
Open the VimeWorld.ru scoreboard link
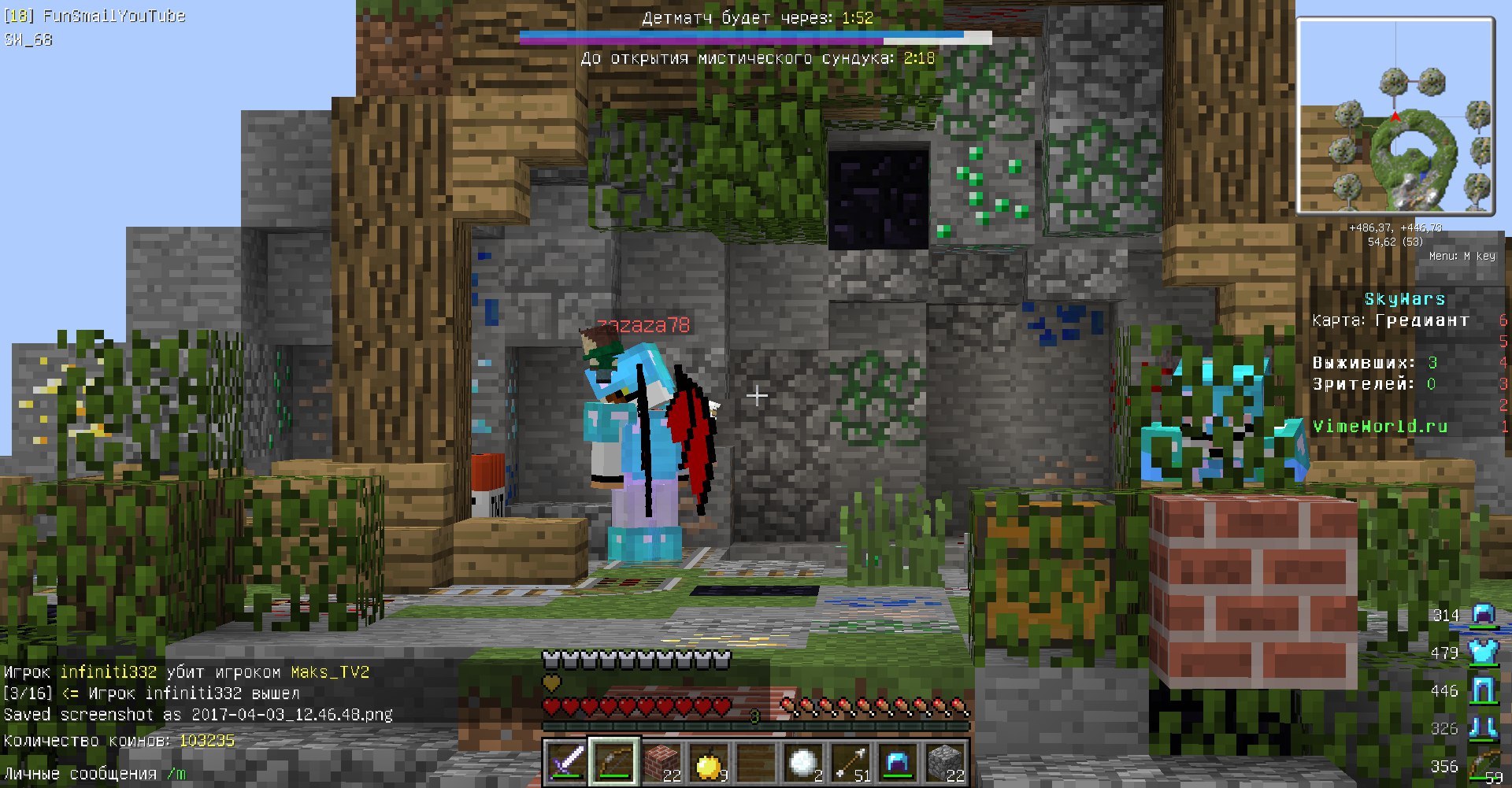tap(1380, 426)
